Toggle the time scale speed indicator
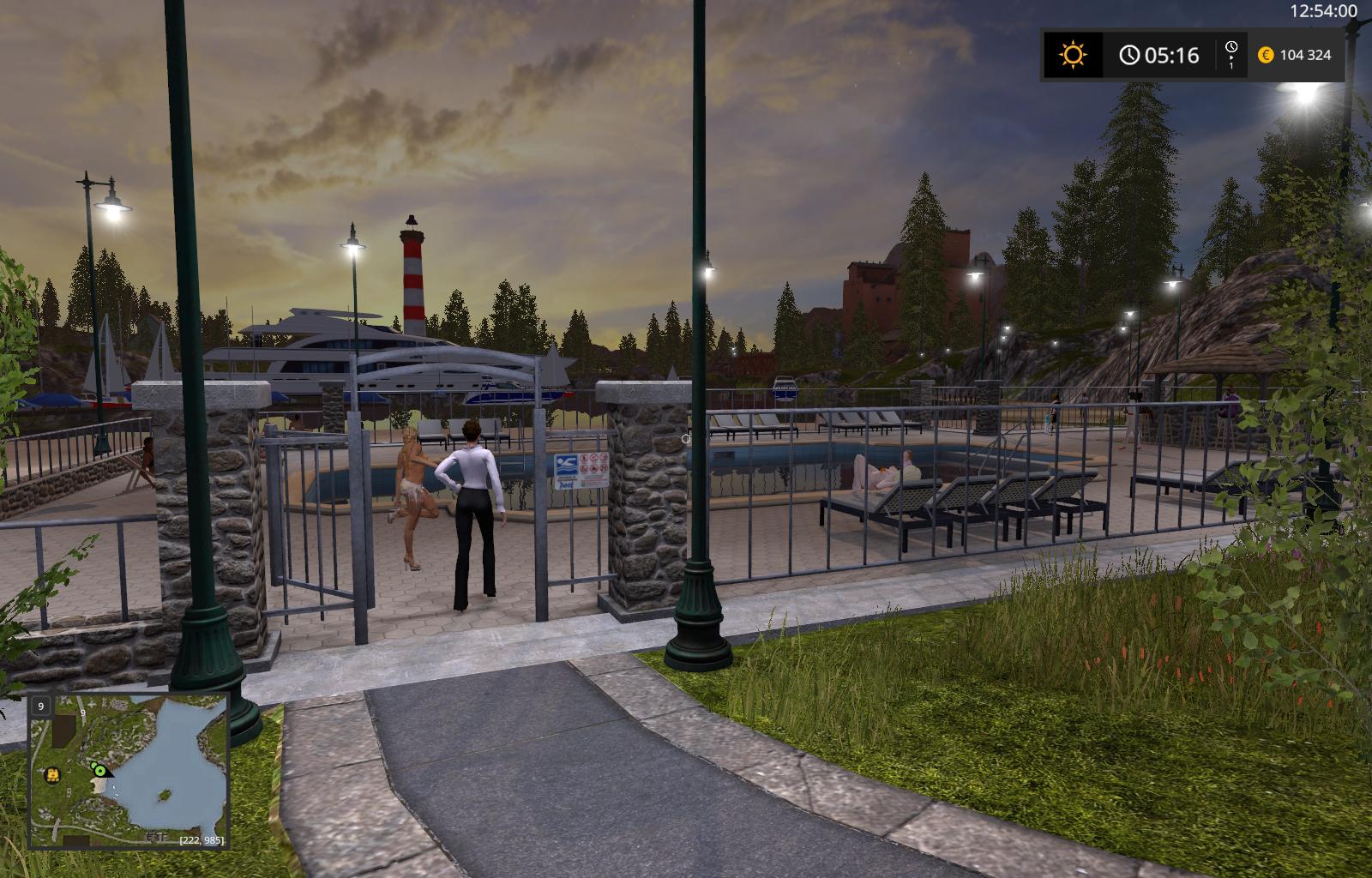Screen dimensions: 1372x878 (1231, 56)
